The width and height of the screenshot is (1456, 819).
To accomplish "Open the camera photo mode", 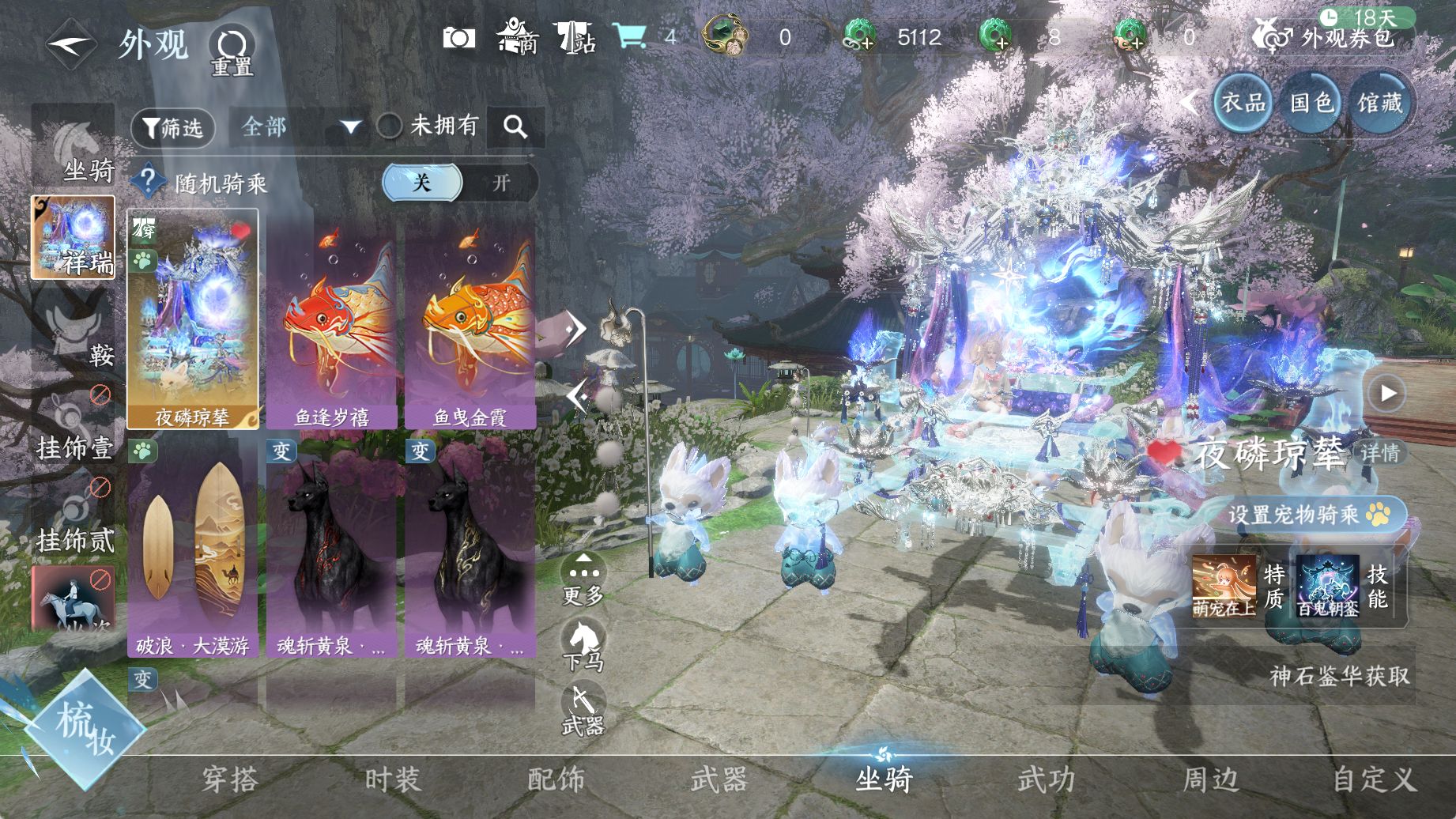I will (458, 37).
